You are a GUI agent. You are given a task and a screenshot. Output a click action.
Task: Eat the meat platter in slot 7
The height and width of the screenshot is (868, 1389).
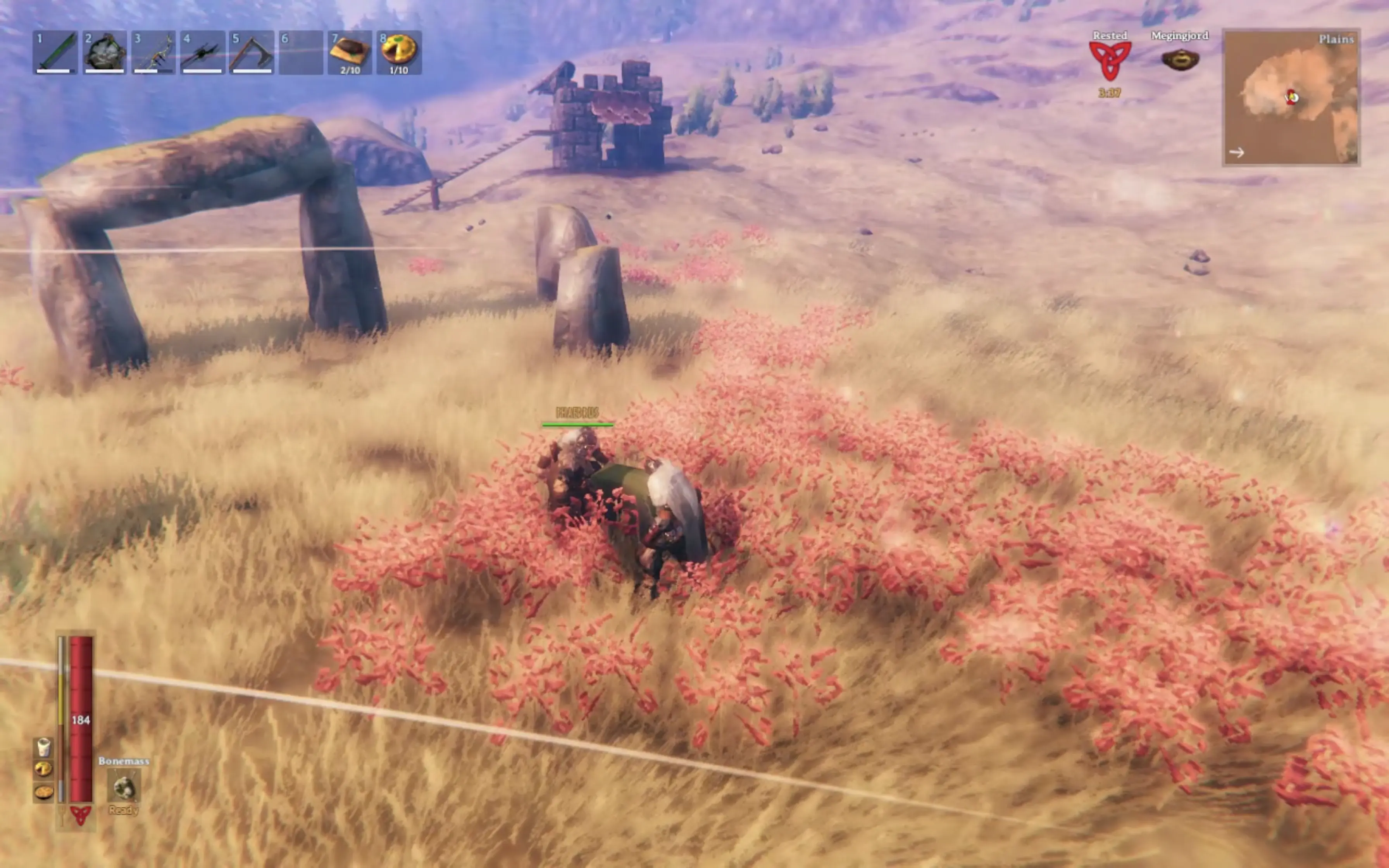[350, 52]
